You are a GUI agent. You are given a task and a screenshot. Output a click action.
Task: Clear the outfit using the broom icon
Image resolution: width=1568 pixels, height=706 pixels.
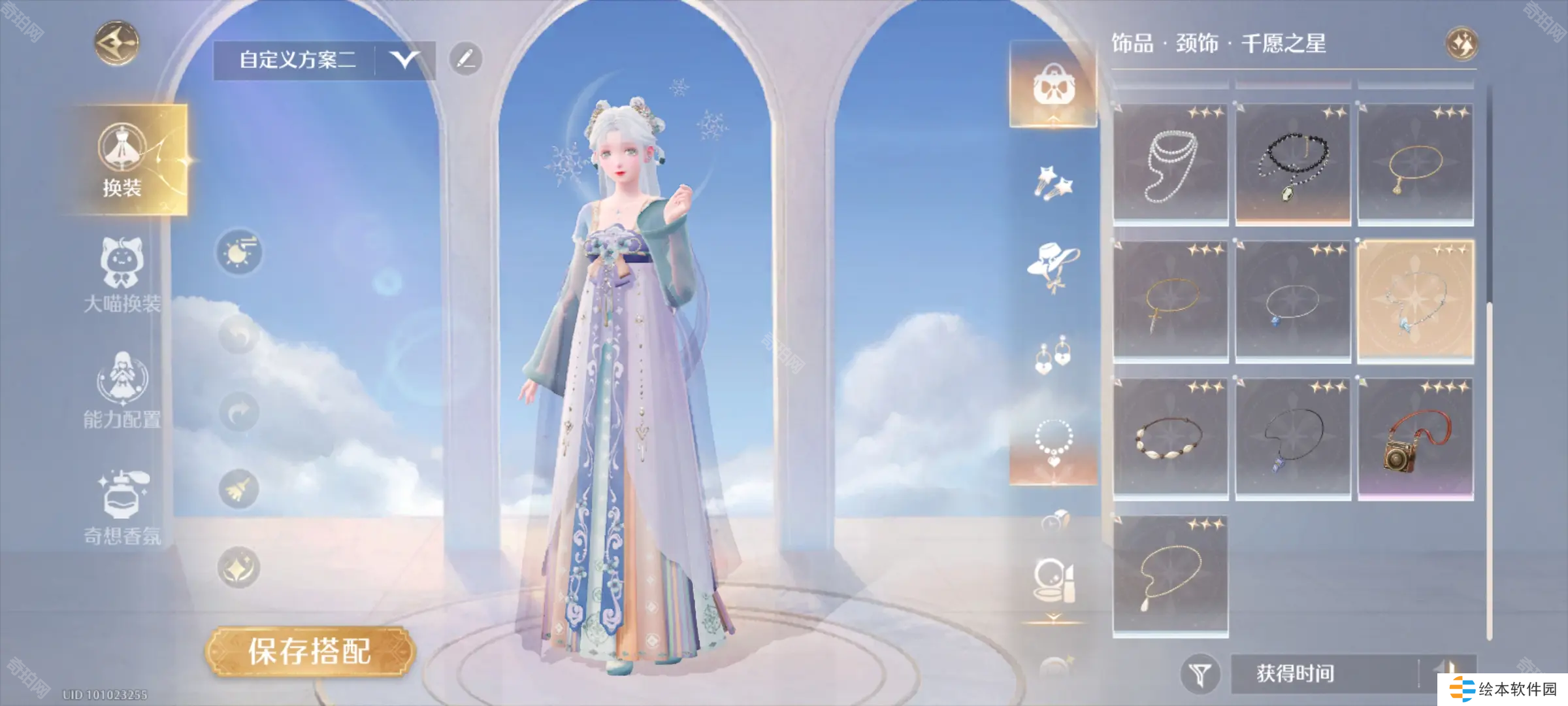click(x=239, y=489)
